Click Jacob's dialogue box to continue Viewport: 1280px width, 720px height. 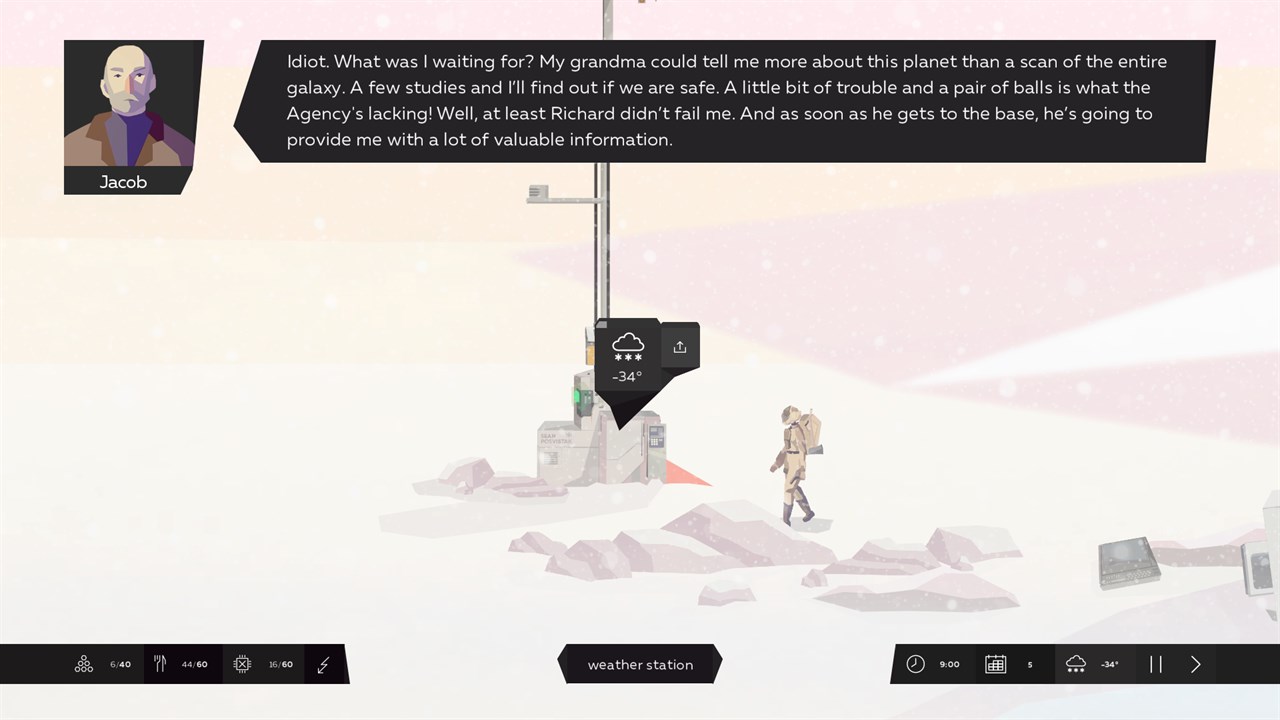(x=726, y=101)
